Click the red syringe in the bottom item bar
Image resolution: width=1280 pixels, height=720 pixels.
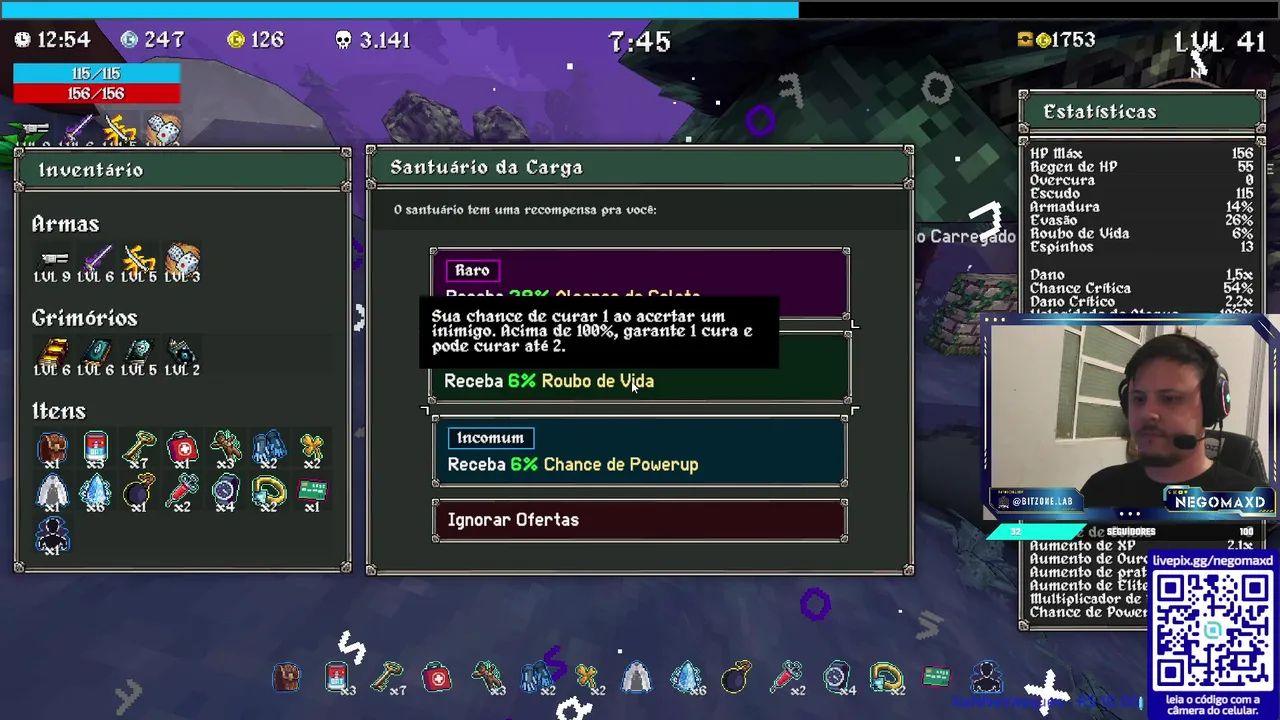(x=787, y=678)
